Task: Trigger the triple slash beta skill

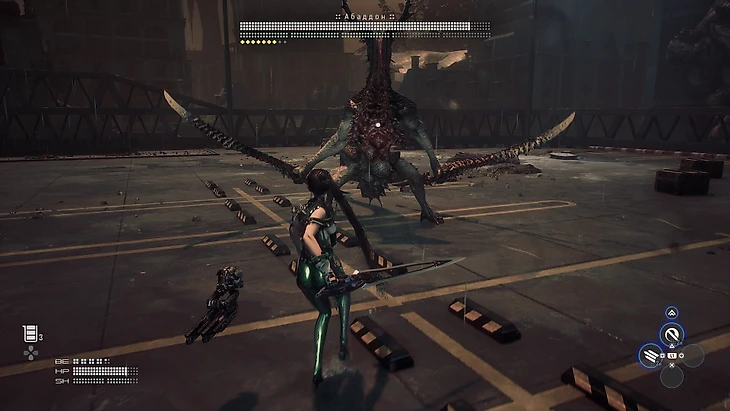Action: pos(651,354)
